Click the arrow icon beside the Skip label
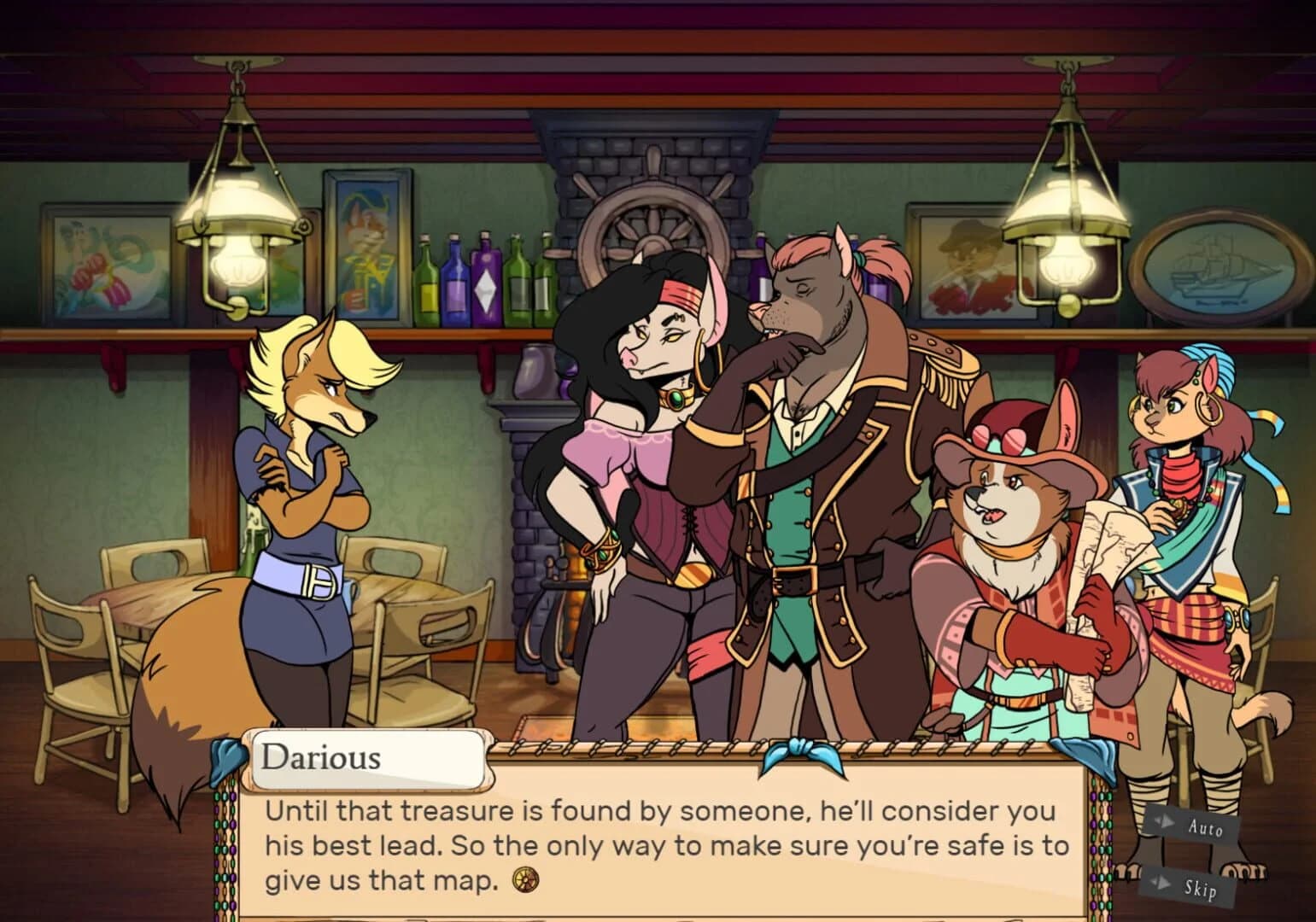The width and height of the screenshot is (1316, 922). pos(1163,884)
